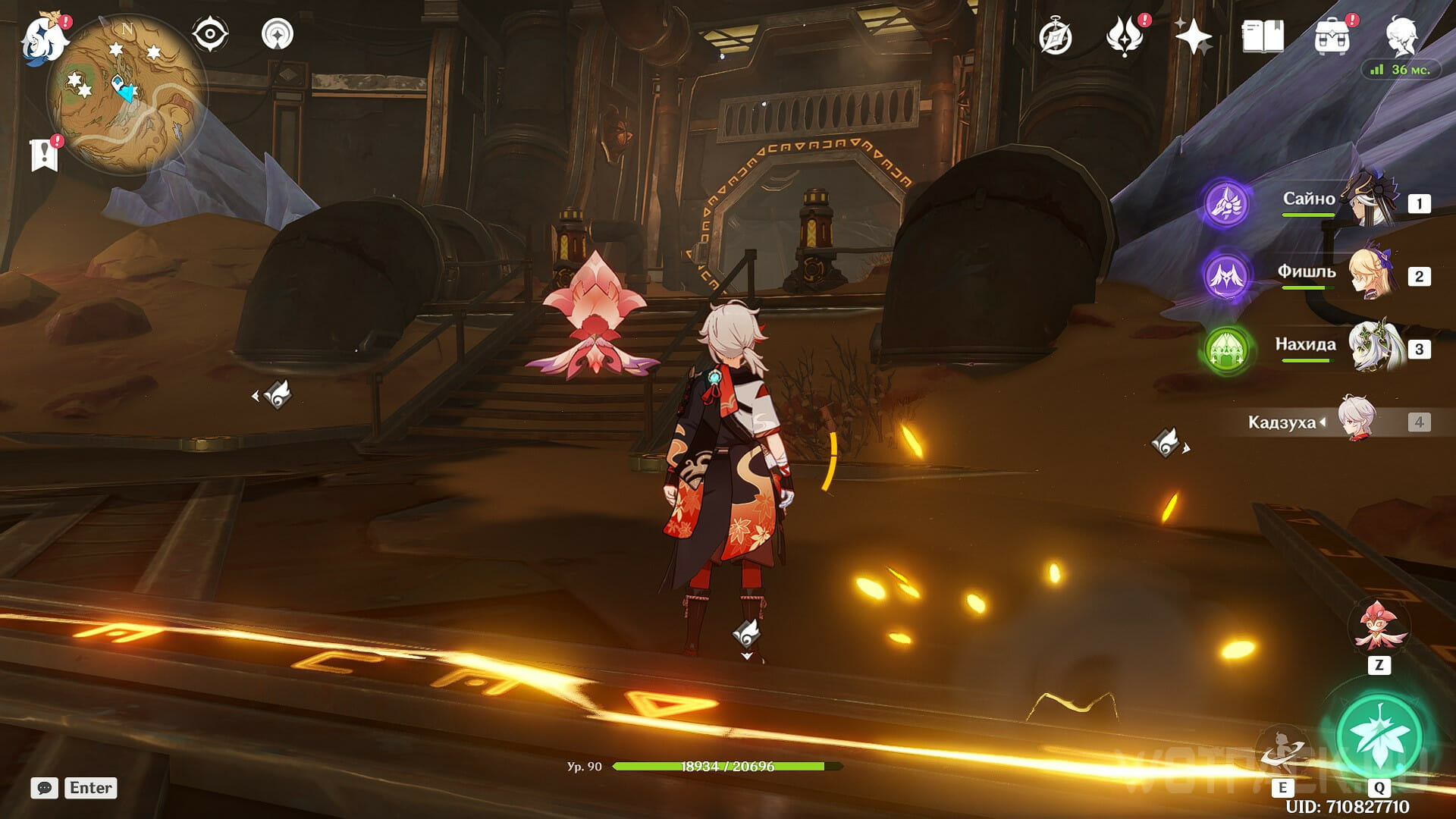Open the chat speech bubble
This screenshot has width=1456, height=819.
click(45, 788)
